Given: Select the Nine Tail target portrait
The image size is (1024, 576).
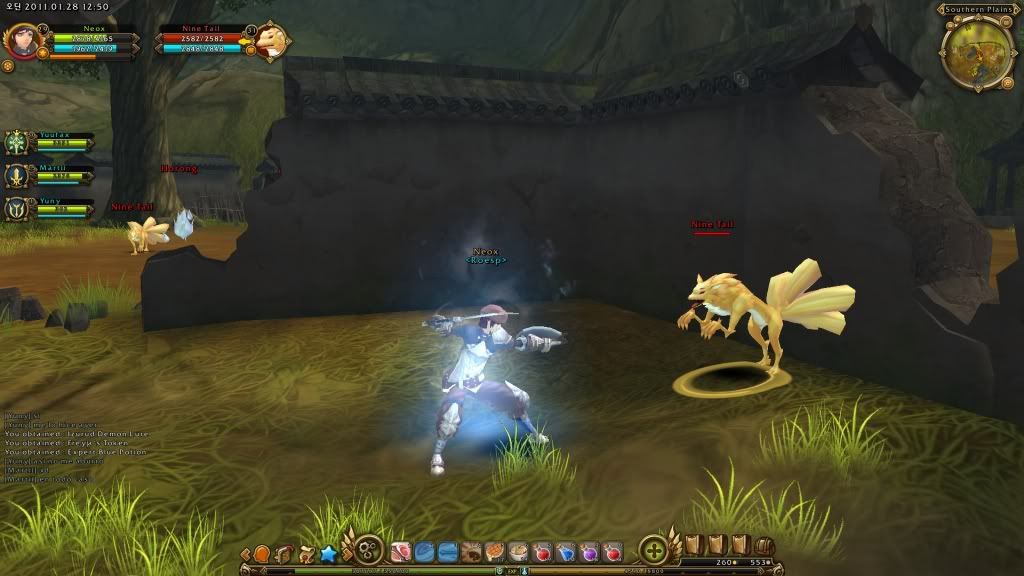Looking at the screenshot, I should [x=268, y=42].
